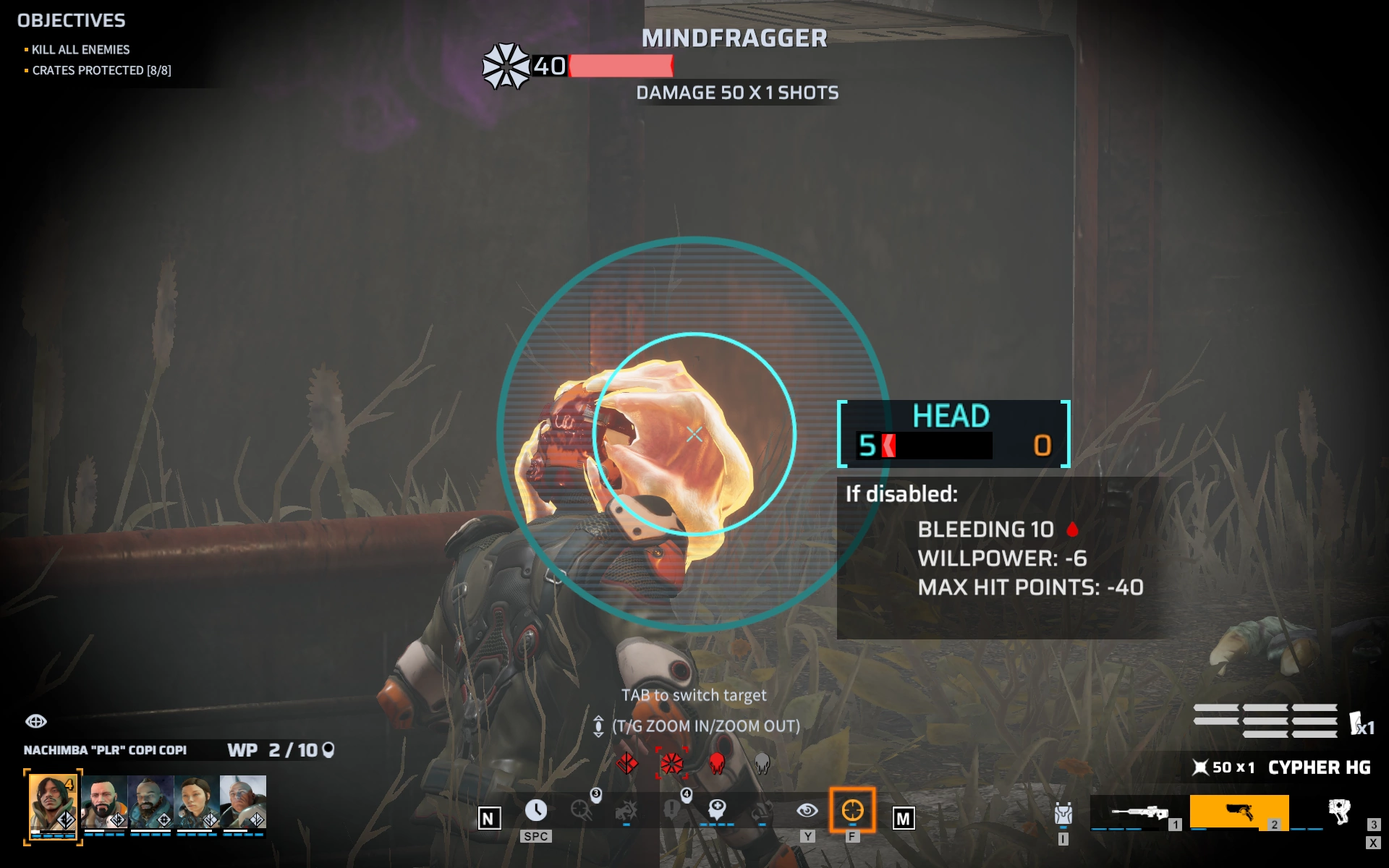The width and height of the screenshot is (1389, 868).
Task: Click the M next-target button
Action: pyautogui.click(x=903, y=818)
